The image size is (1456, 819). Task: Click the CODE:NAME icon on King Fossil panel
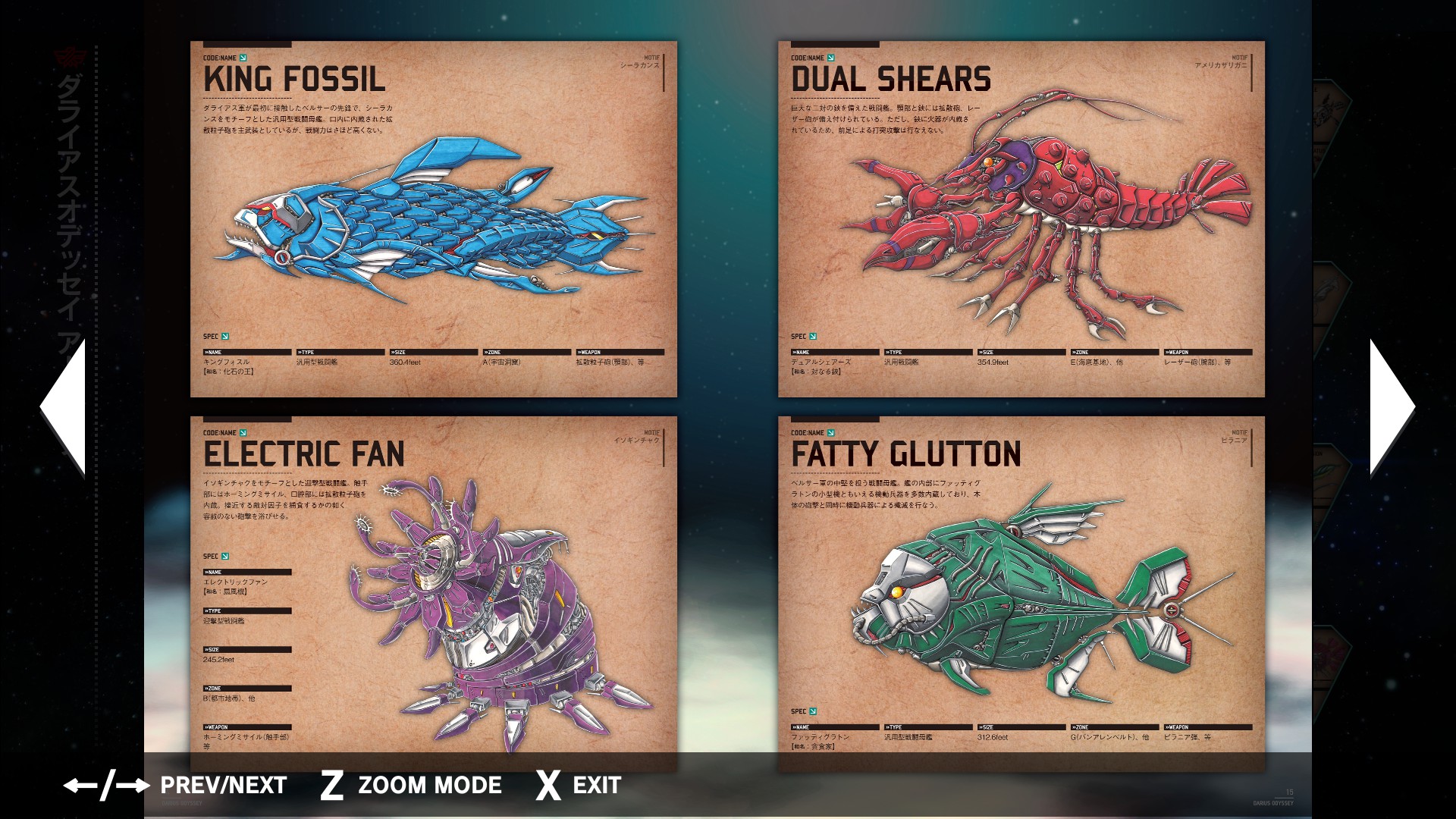(242, 56)
